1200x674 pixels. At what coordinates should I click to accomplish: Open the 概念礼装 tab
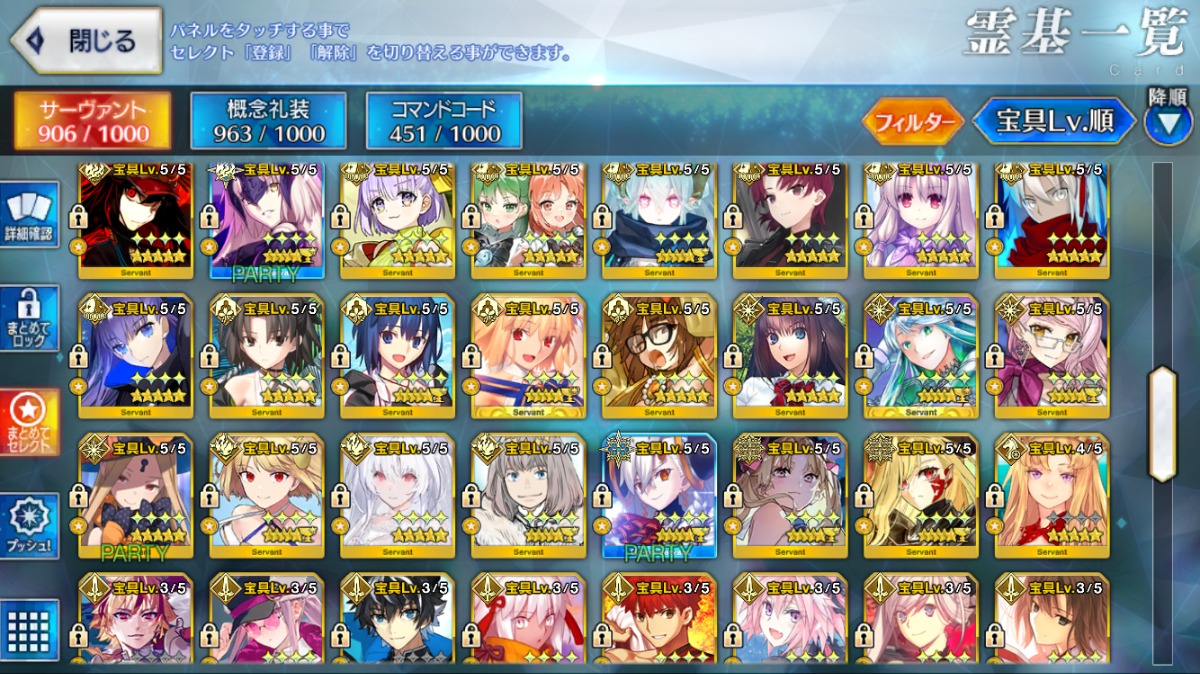point(269,121)
